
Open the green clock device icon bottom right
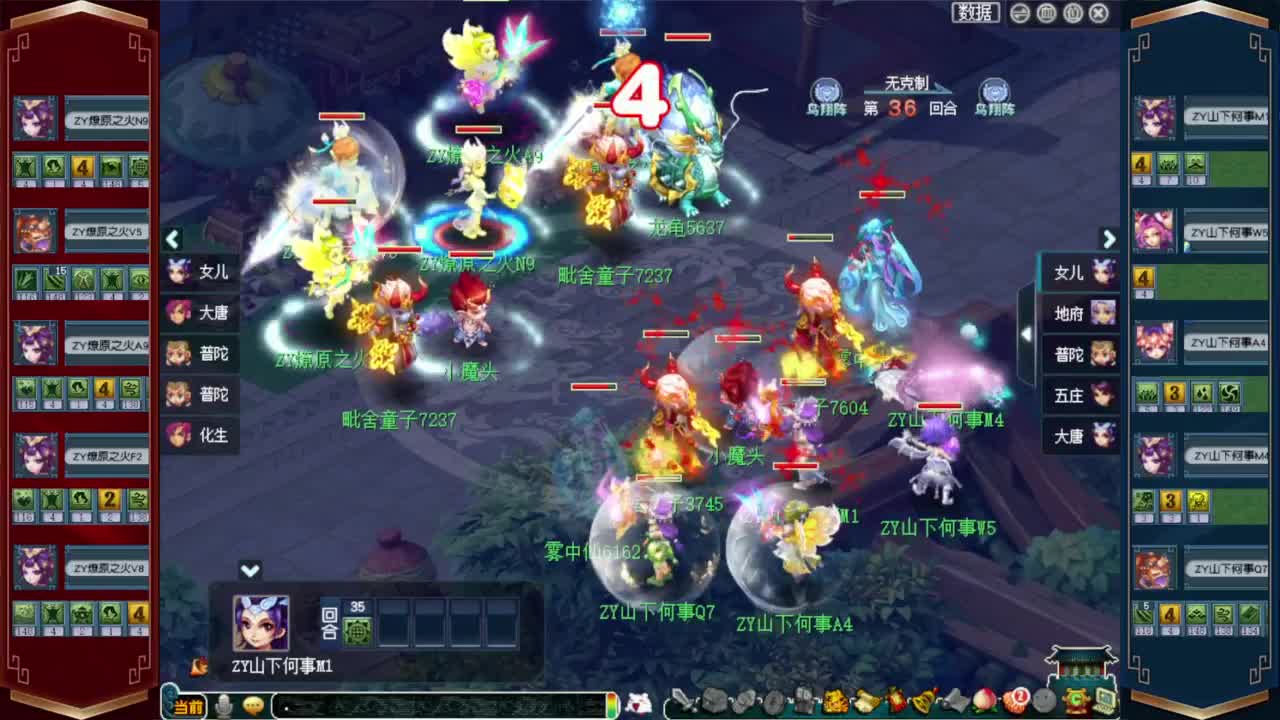[x=1077, y=704]
